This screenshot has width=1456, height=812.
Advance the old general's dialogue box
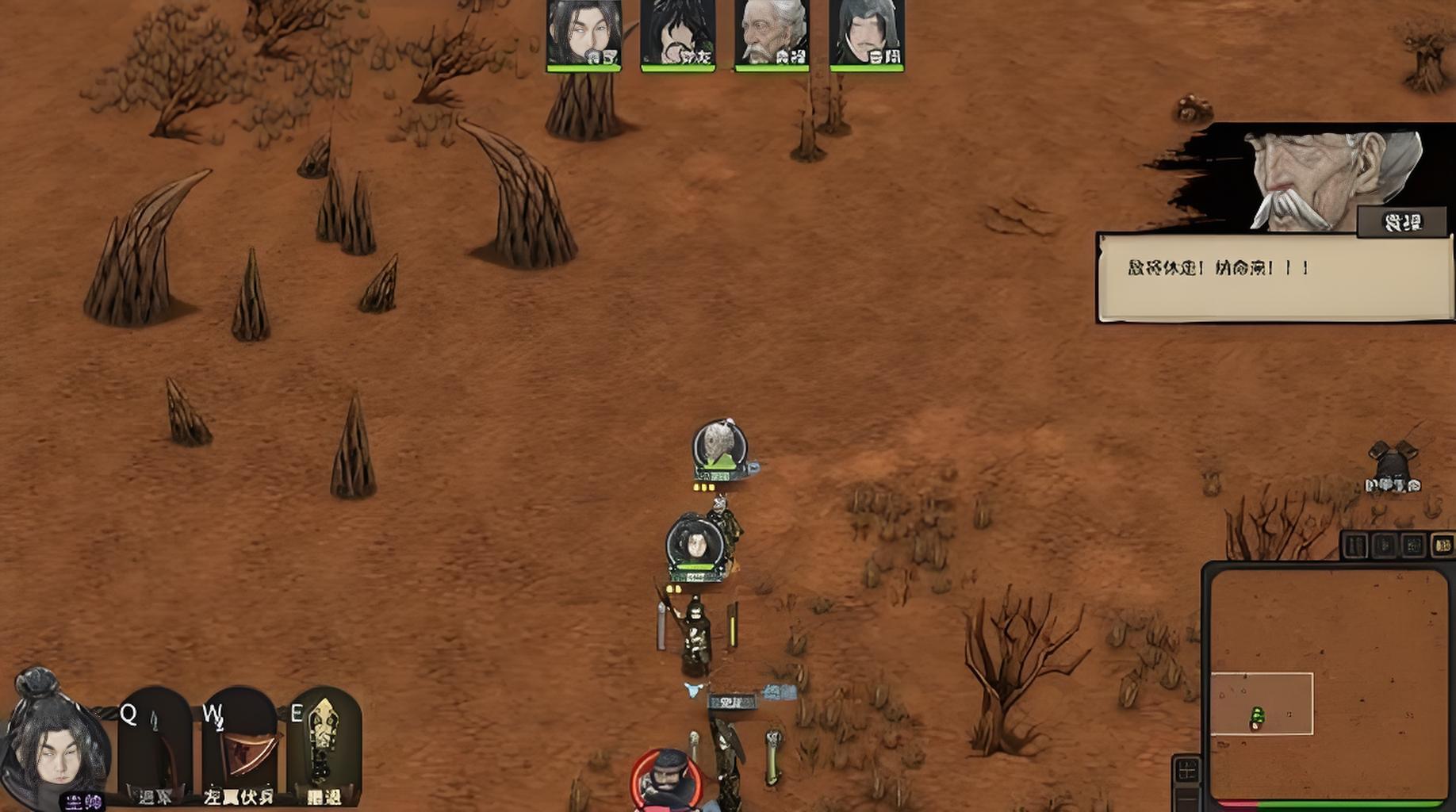[1275, 278]
